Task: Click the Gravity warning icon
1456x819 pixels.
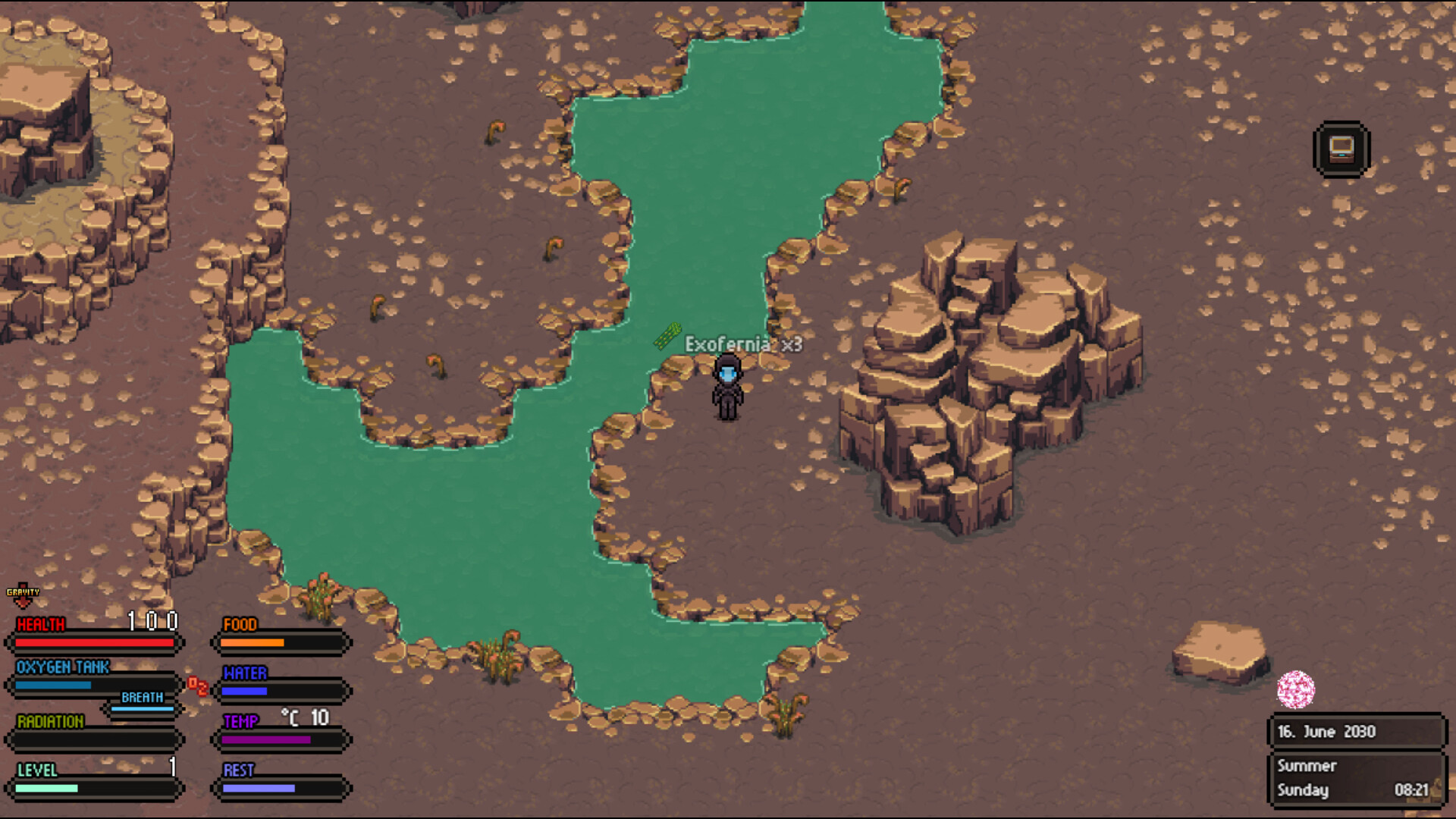Action: pyautogui.click(x=24, y=595)
